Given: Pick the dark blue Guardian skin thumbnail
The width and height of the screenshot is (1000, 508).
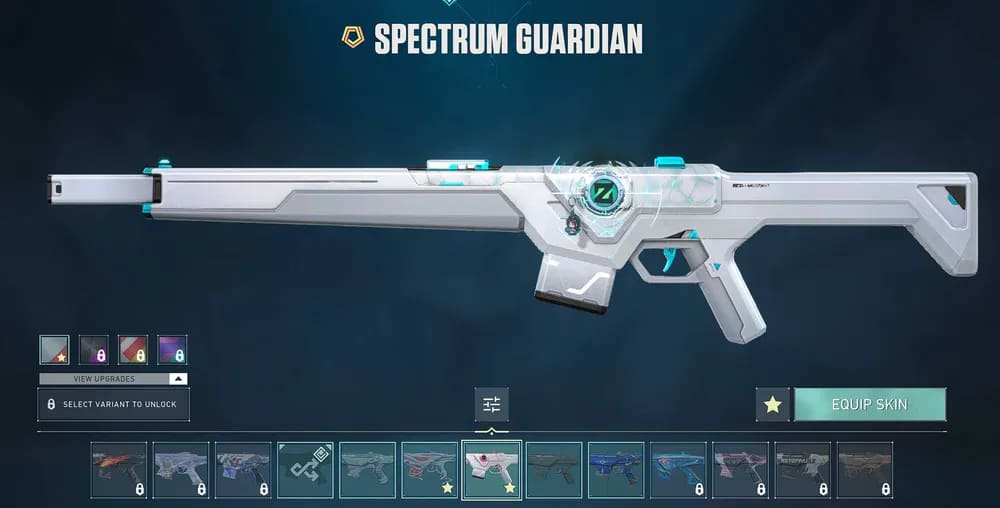Looking at the screenshot, I should tap(616, 469).
